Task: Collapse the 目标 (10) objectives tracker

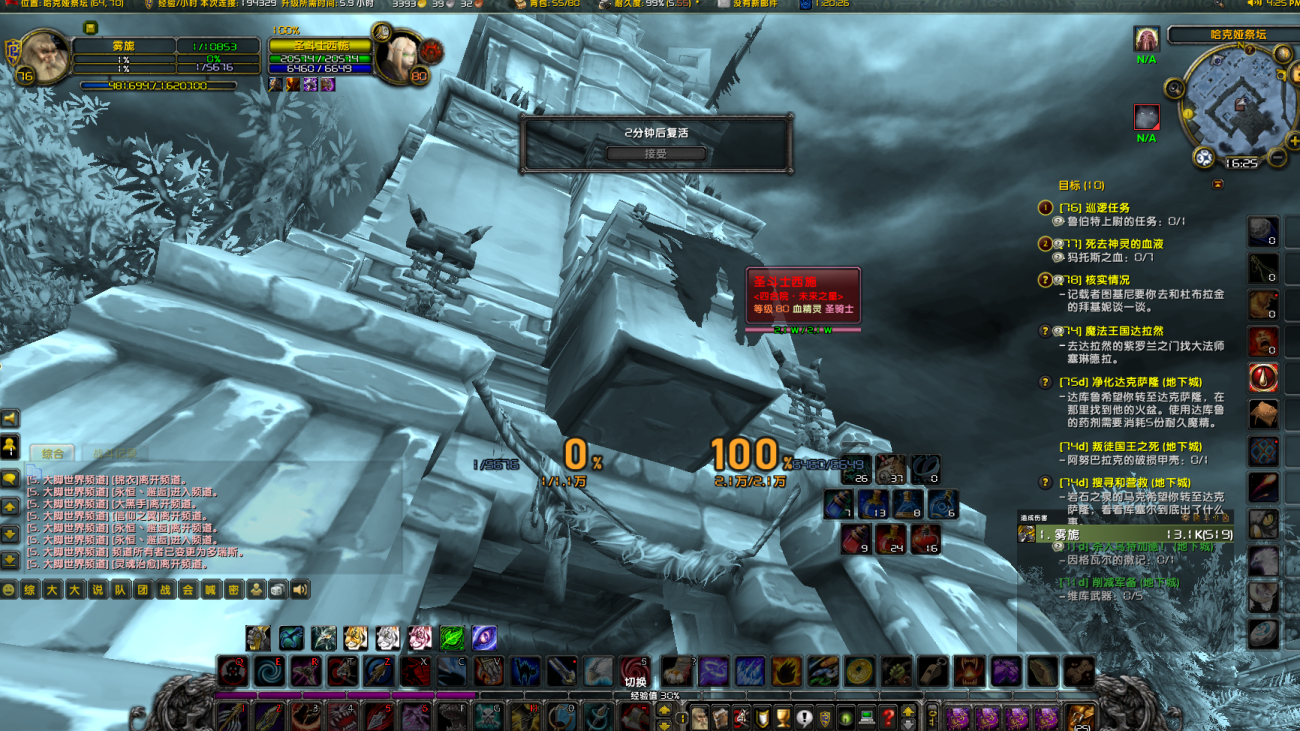Action: coord(1217,185)
